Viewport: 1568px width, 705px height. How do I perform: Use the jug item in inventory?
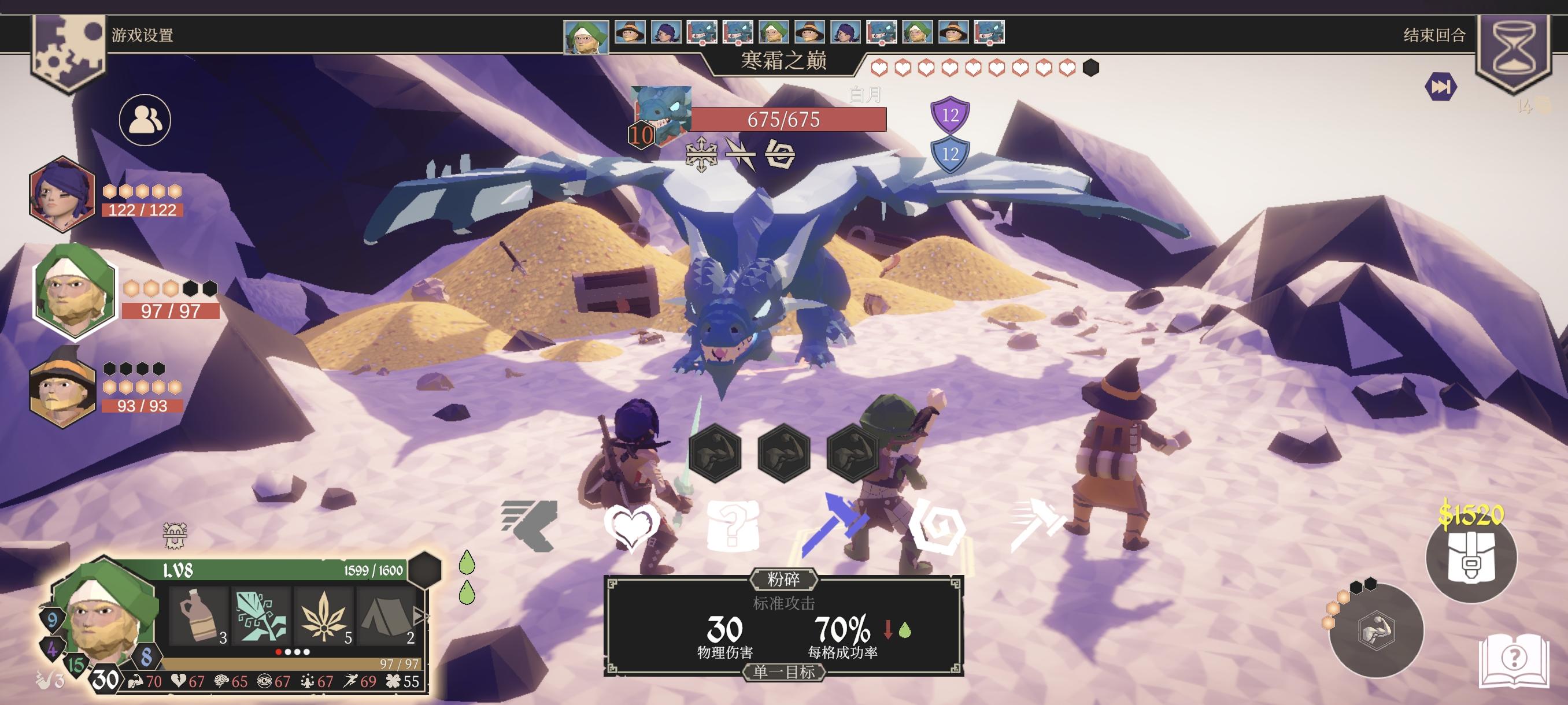199,615
